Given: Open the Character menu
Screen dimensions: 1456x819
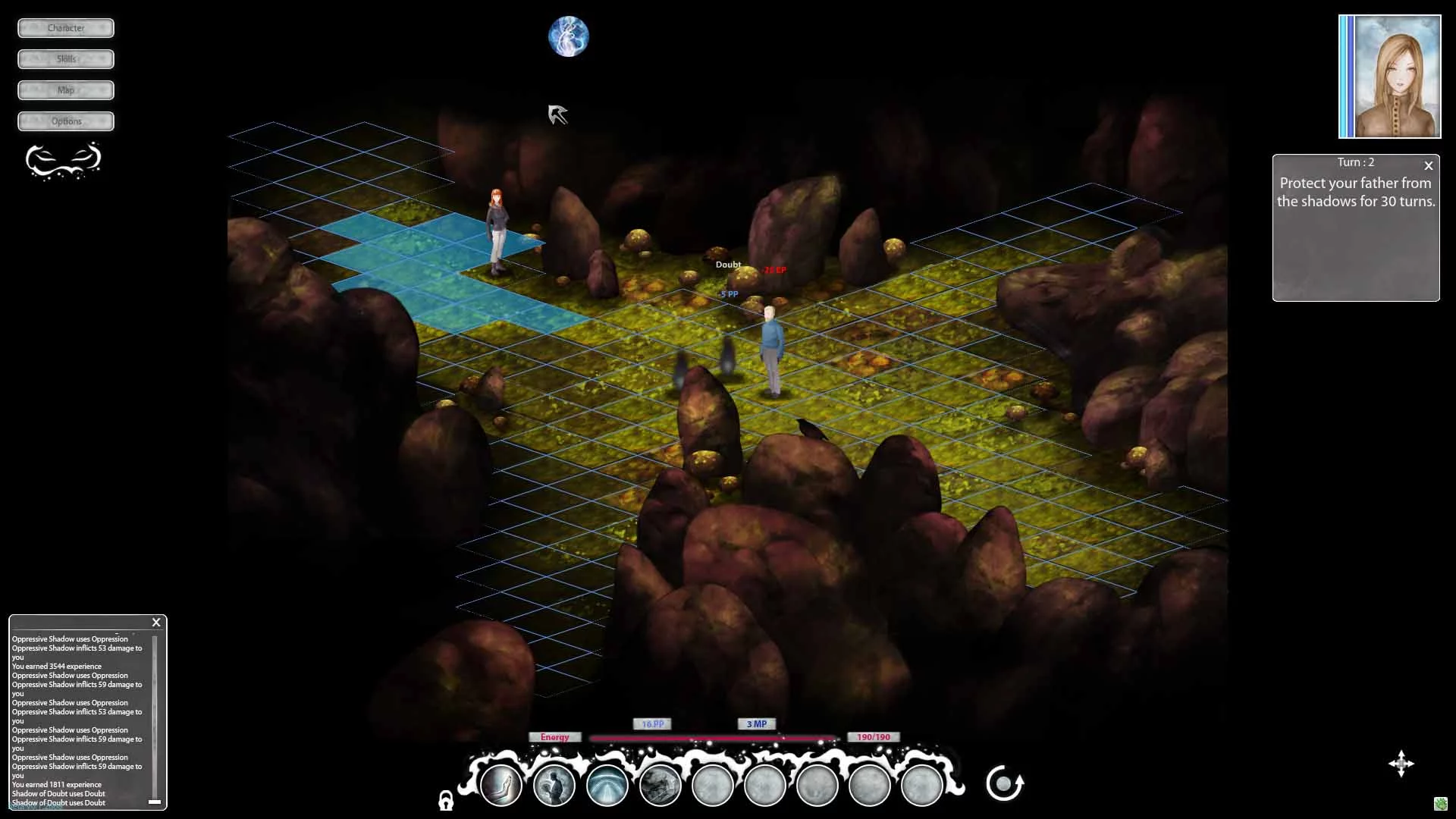Looking at the screenshot, I should click(66, 28).
